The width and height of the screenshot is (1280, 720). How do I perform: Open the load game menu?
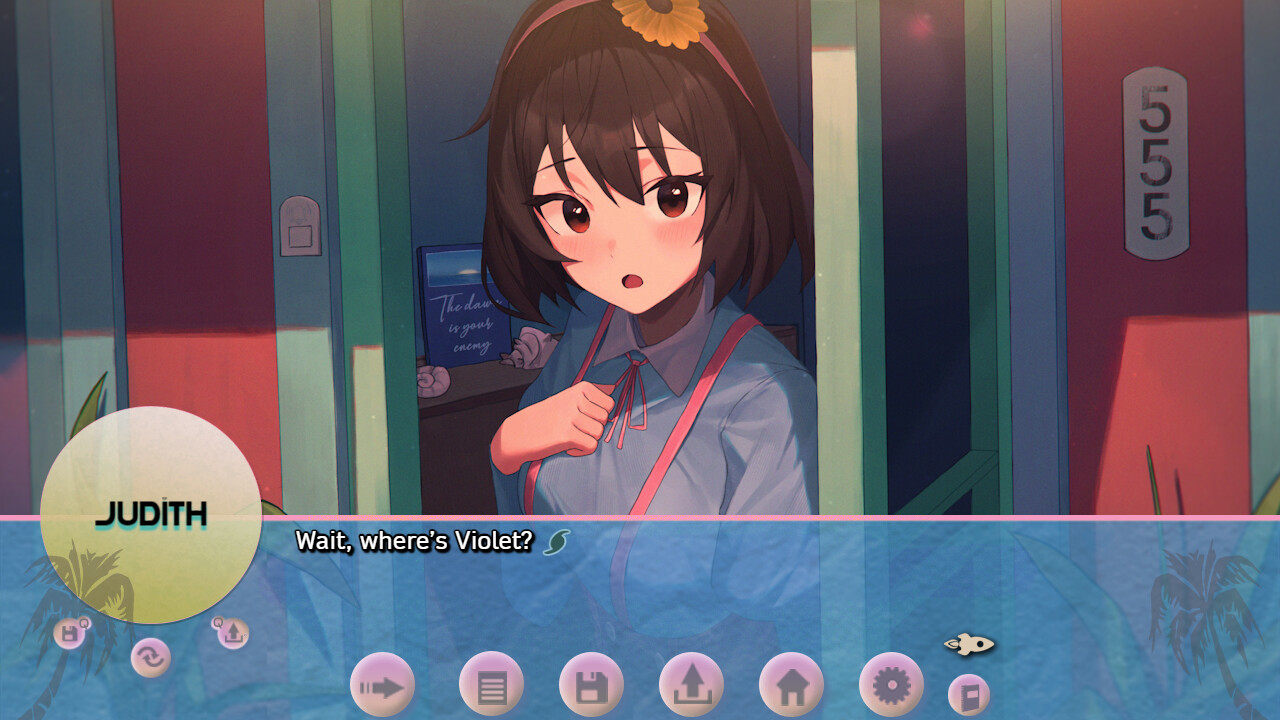pos(691,685)
